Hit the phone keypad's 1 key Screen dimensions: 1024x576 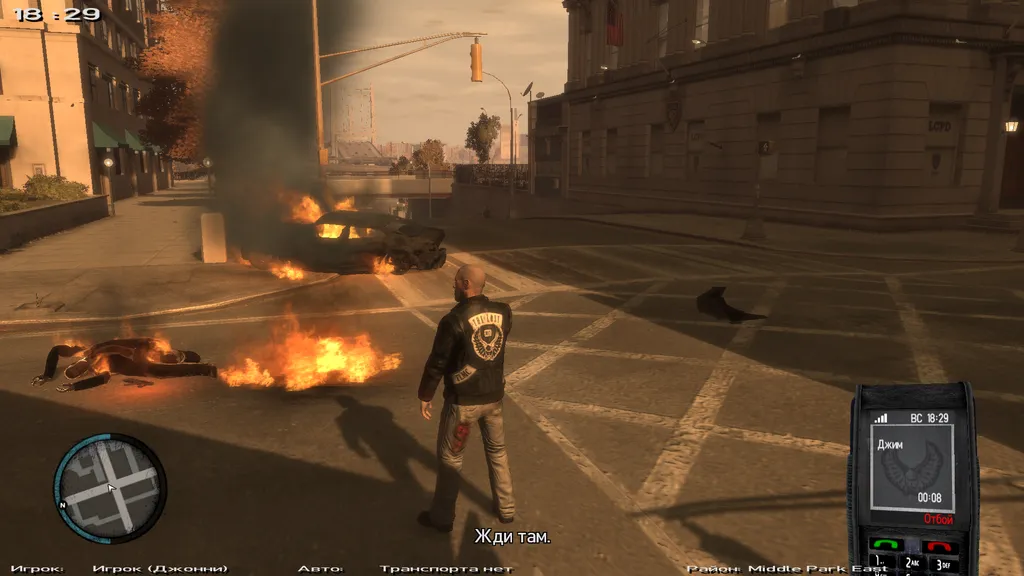pos(881,565)
